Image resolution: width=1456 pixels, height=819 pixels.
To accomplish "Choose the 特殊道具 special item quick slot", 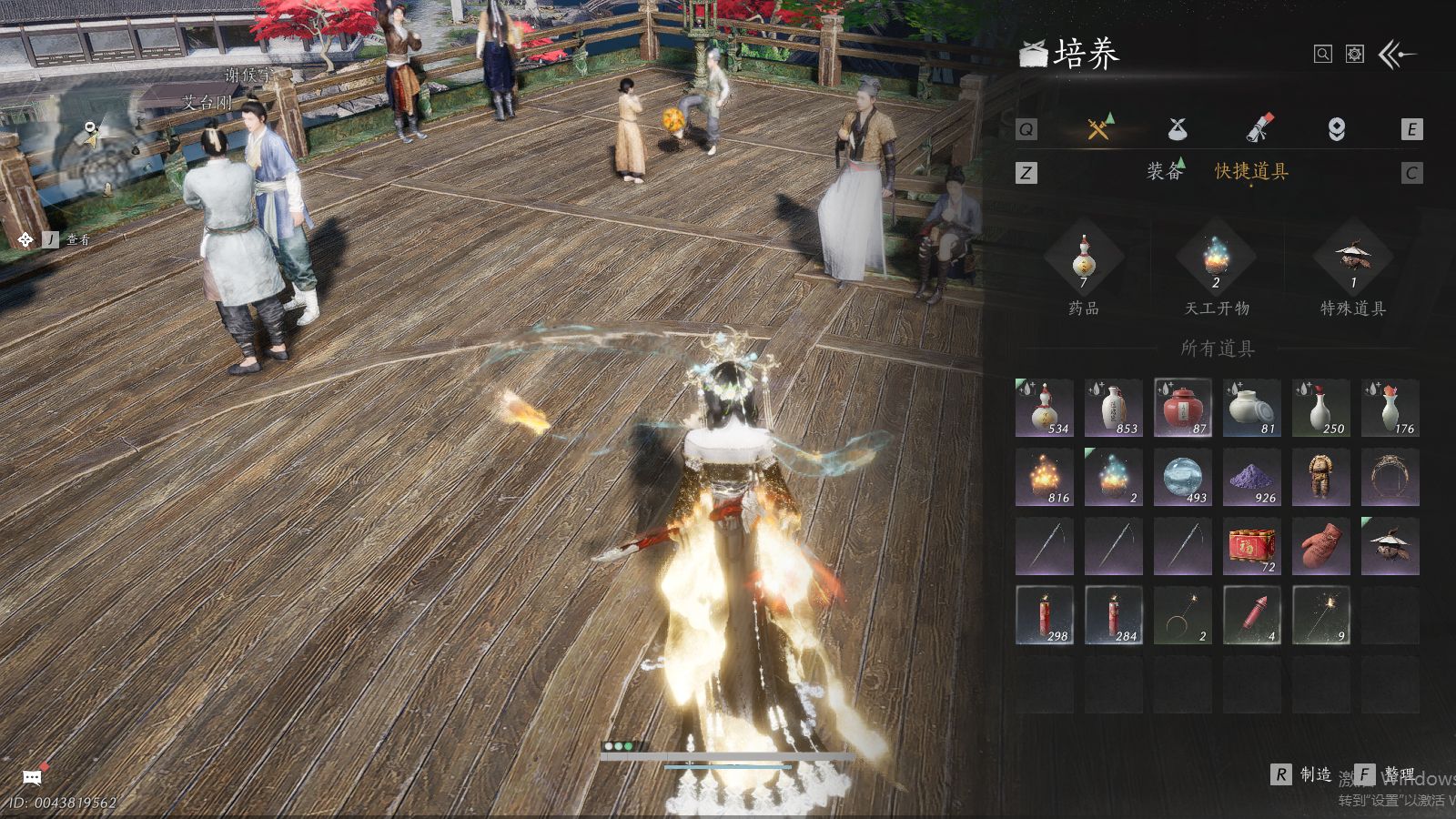I will pyautogui.click(x=1353, y=259).
